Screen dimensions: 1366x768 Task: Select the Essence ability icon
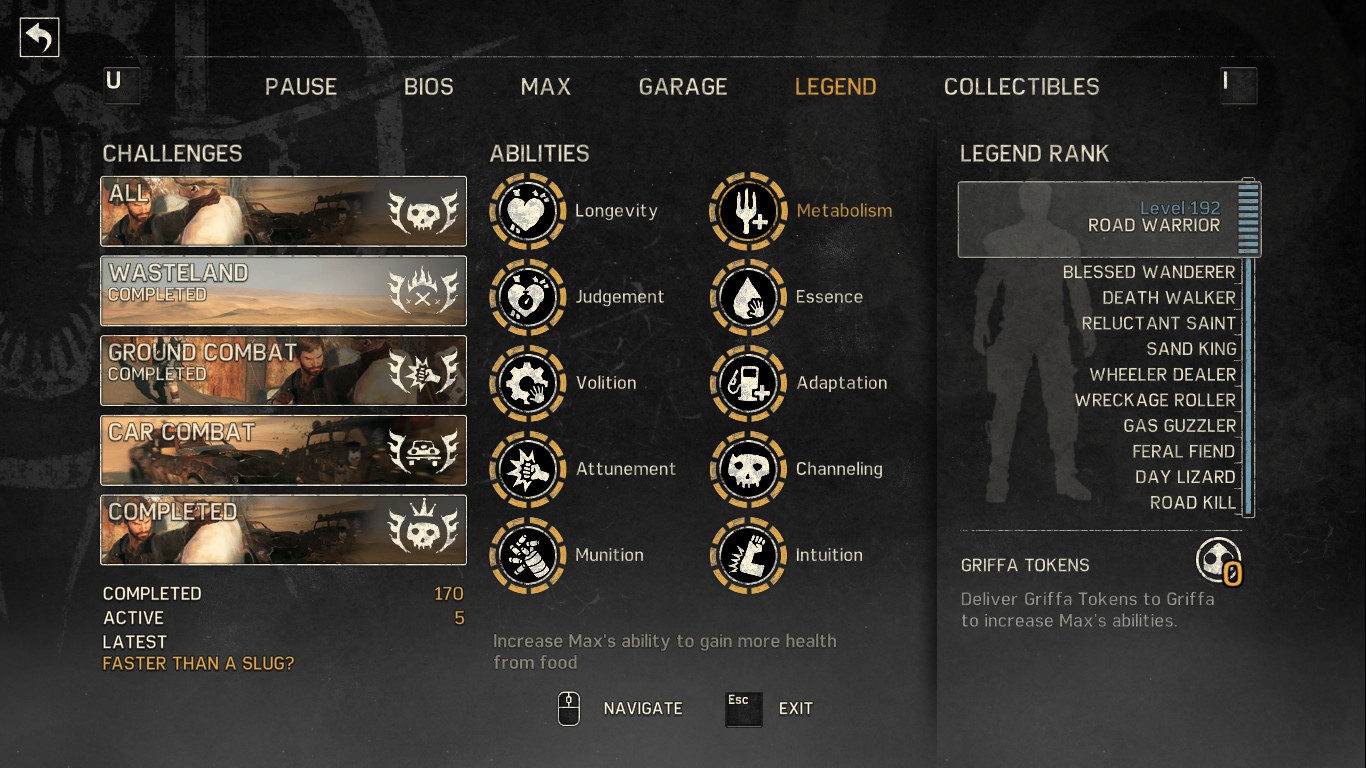click(748, 297)
